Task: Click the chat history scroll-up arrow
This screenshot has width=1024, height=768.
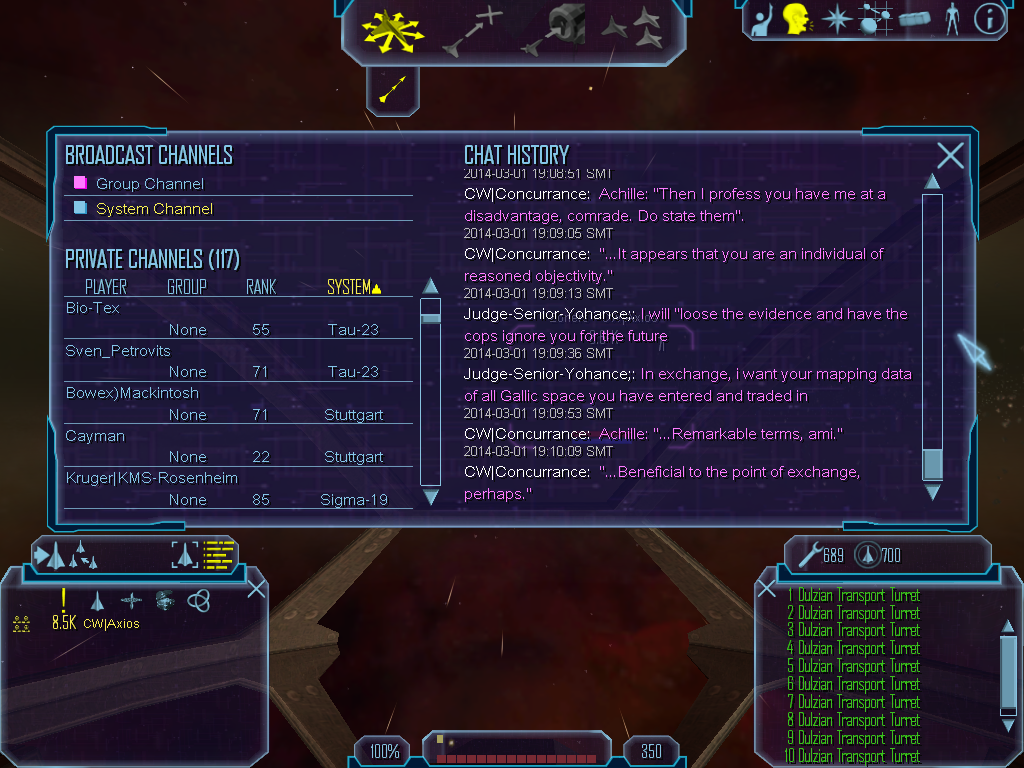Action: click(932, 182)
